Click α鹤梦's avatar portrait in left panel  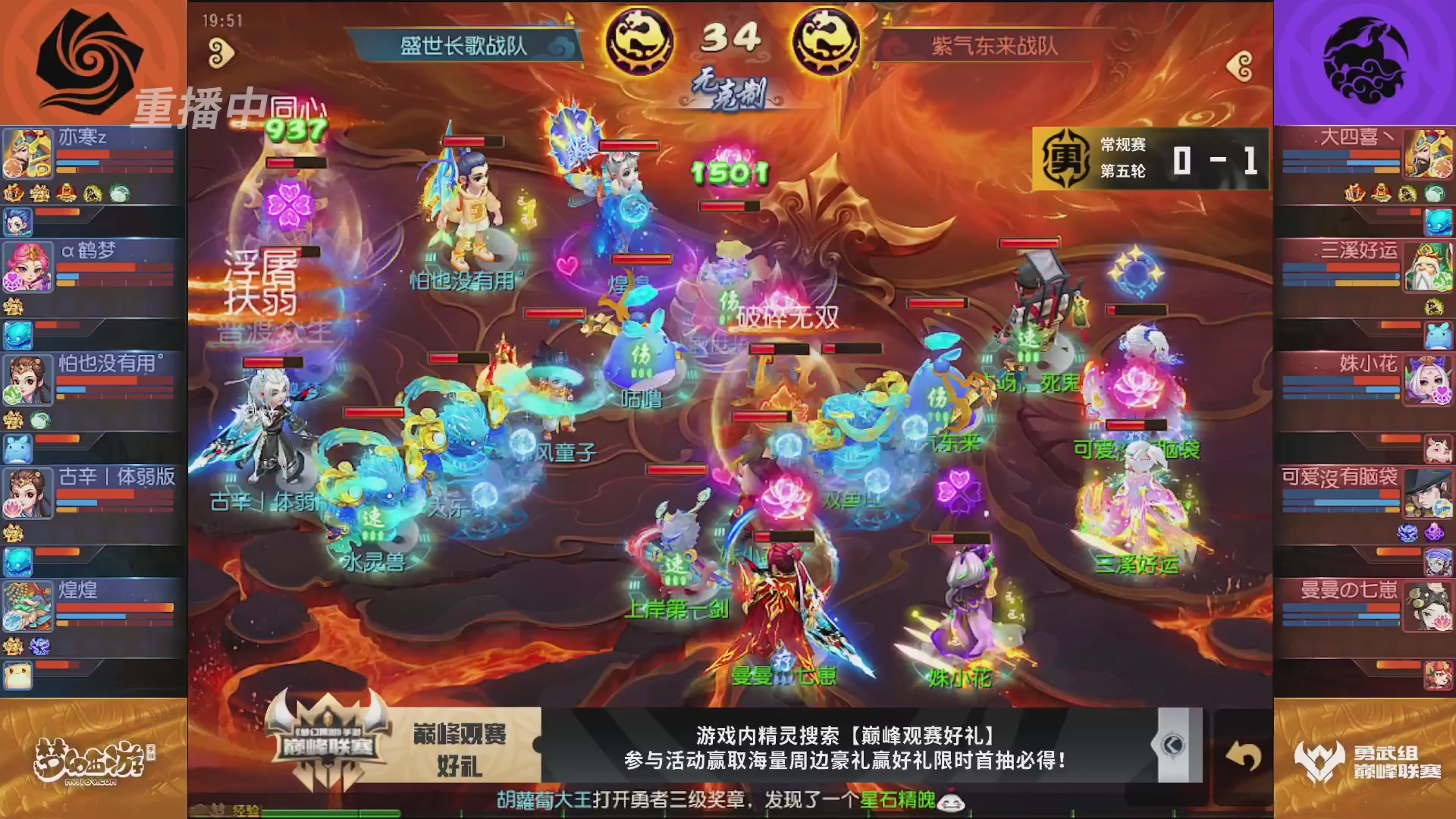[x=27, y=267]
